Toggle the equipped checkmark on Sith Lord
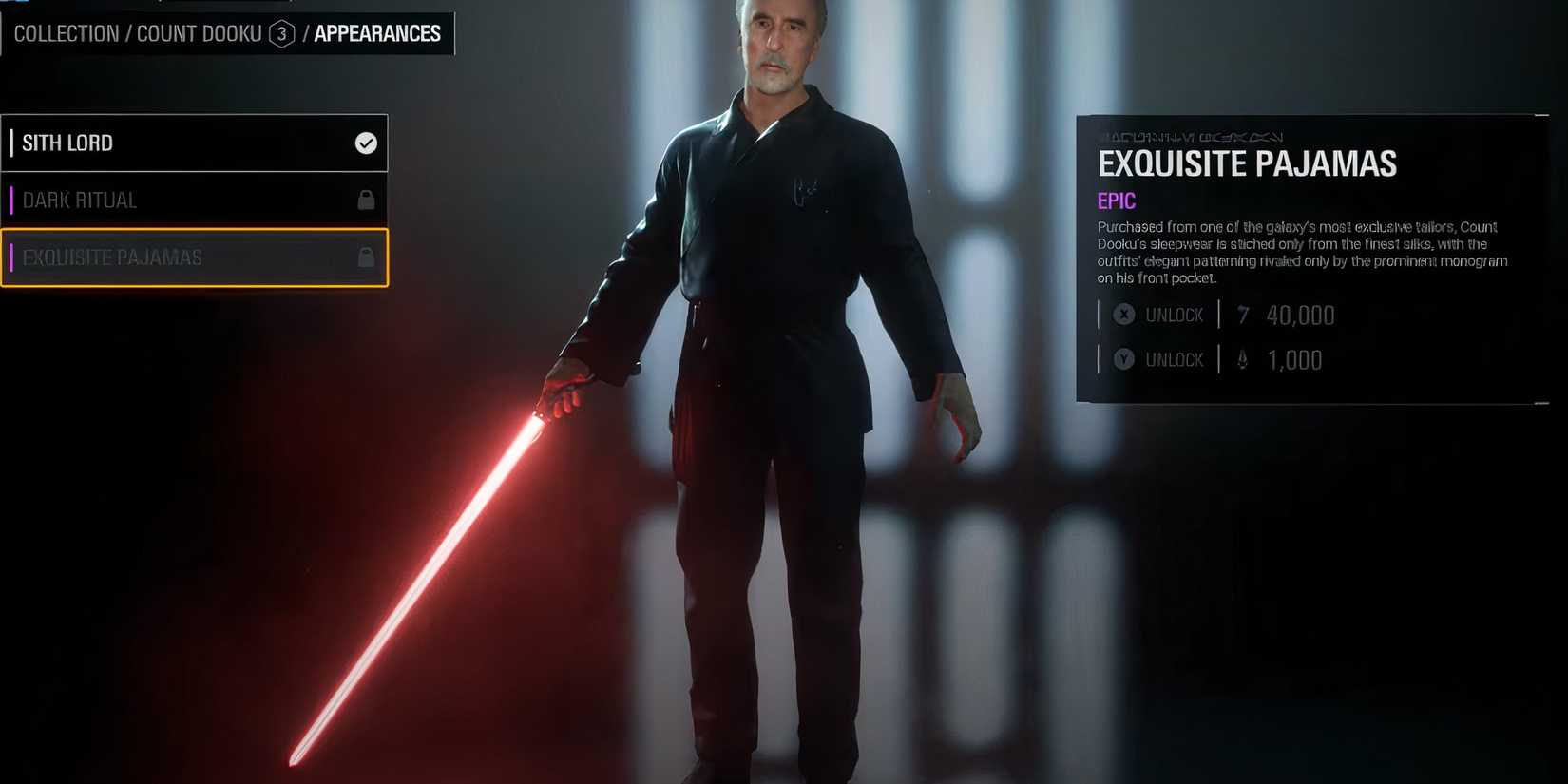The image size is (1568, 784). point(364,143)
